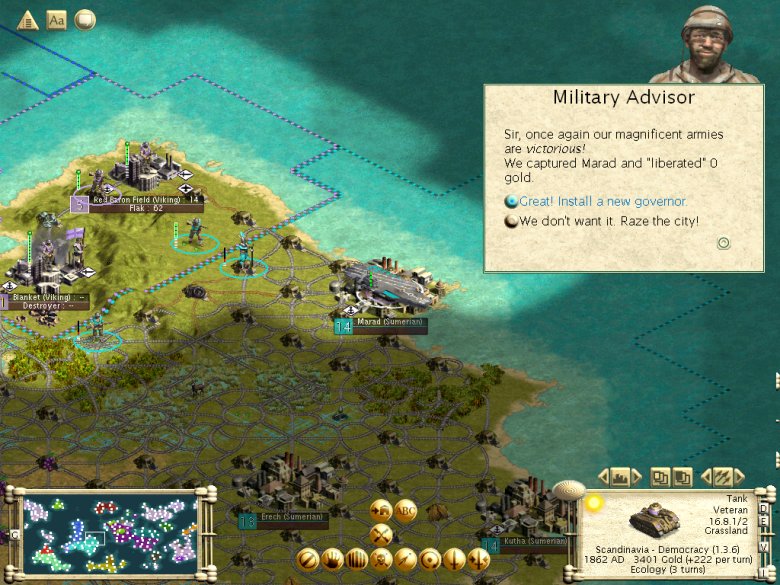
Task: Click the circle-slash unit action
Action: 309,558
